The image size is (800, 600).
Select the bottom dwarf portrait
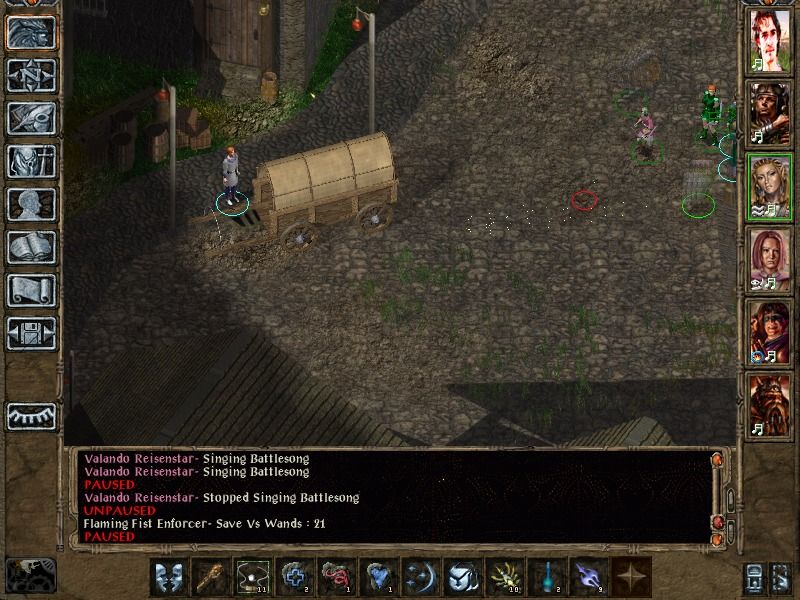[769, 405]
